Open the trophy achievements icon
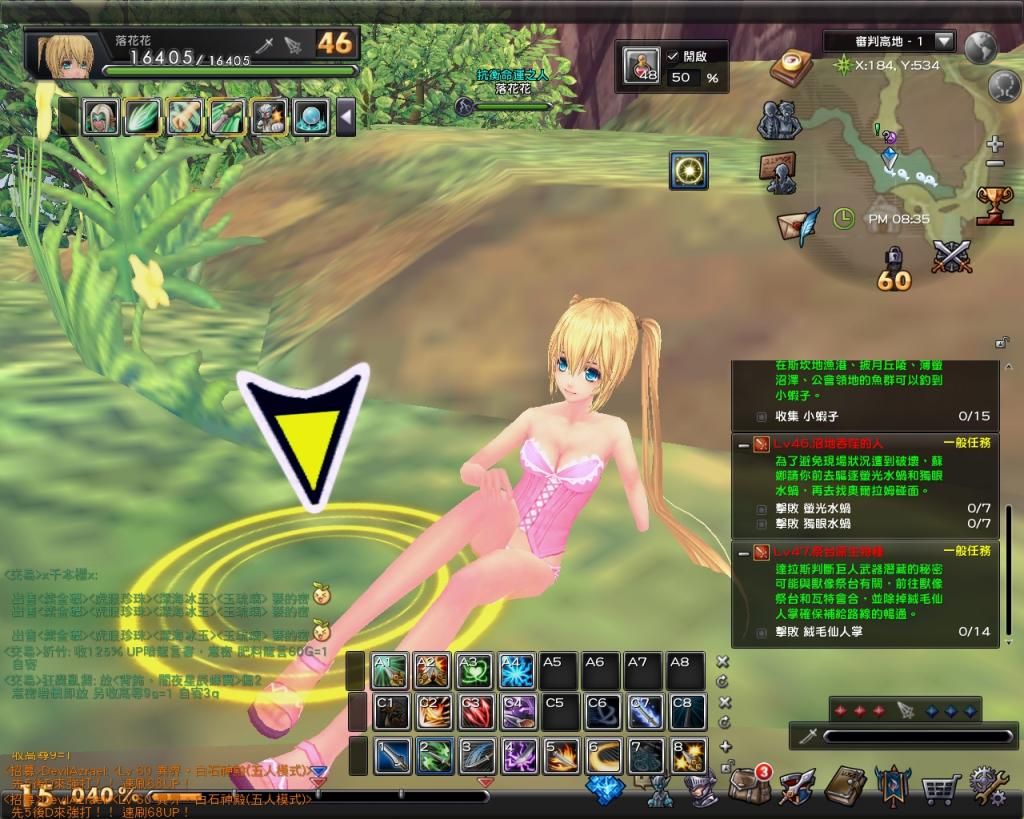The image size is (1024, 819). [993, 205]
